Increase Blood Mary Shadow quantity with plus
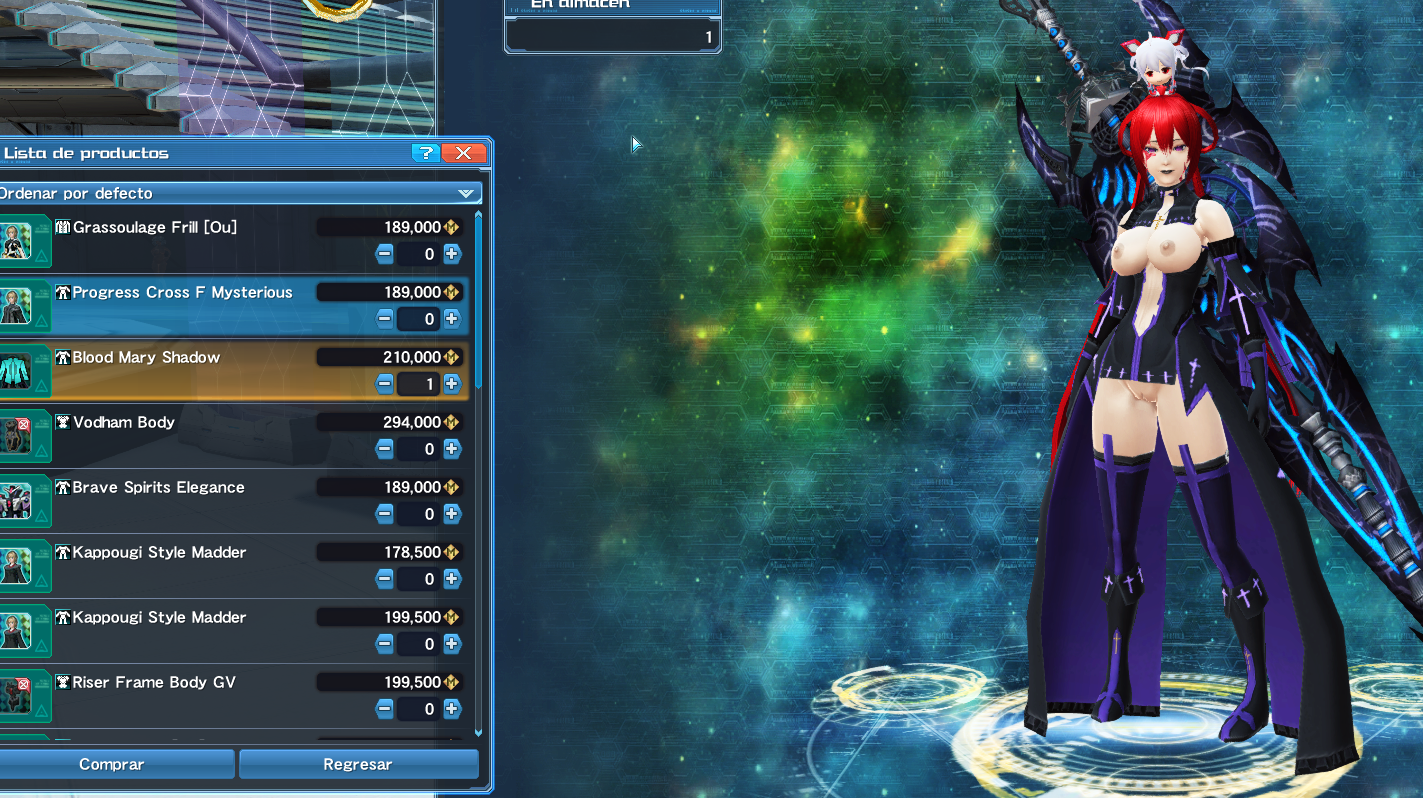Screen dimensions: 1423x798 (x=451, y=384)
